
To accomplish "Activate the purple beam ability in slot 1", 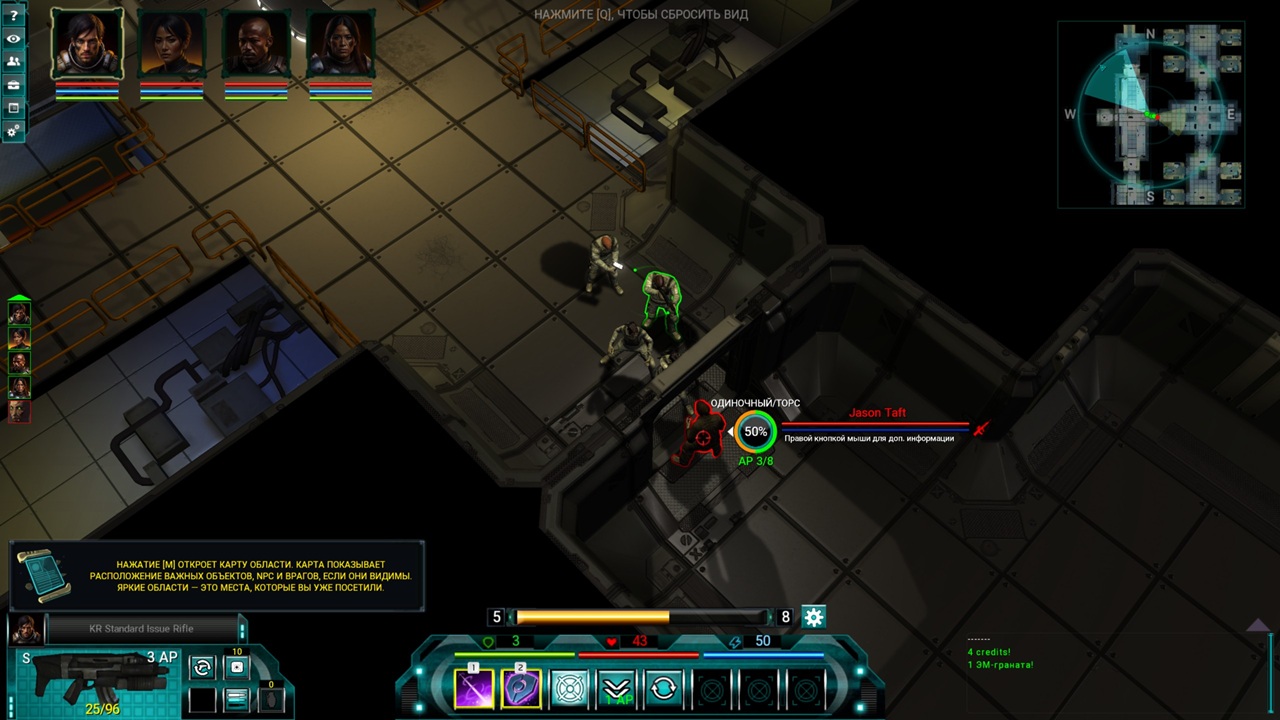I will tap(473, 689).
